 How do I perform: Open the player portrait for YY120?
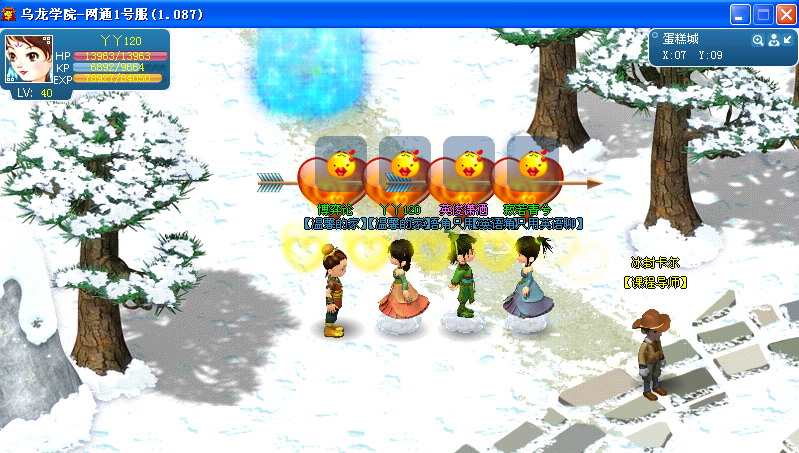click(x=29, y=59)
